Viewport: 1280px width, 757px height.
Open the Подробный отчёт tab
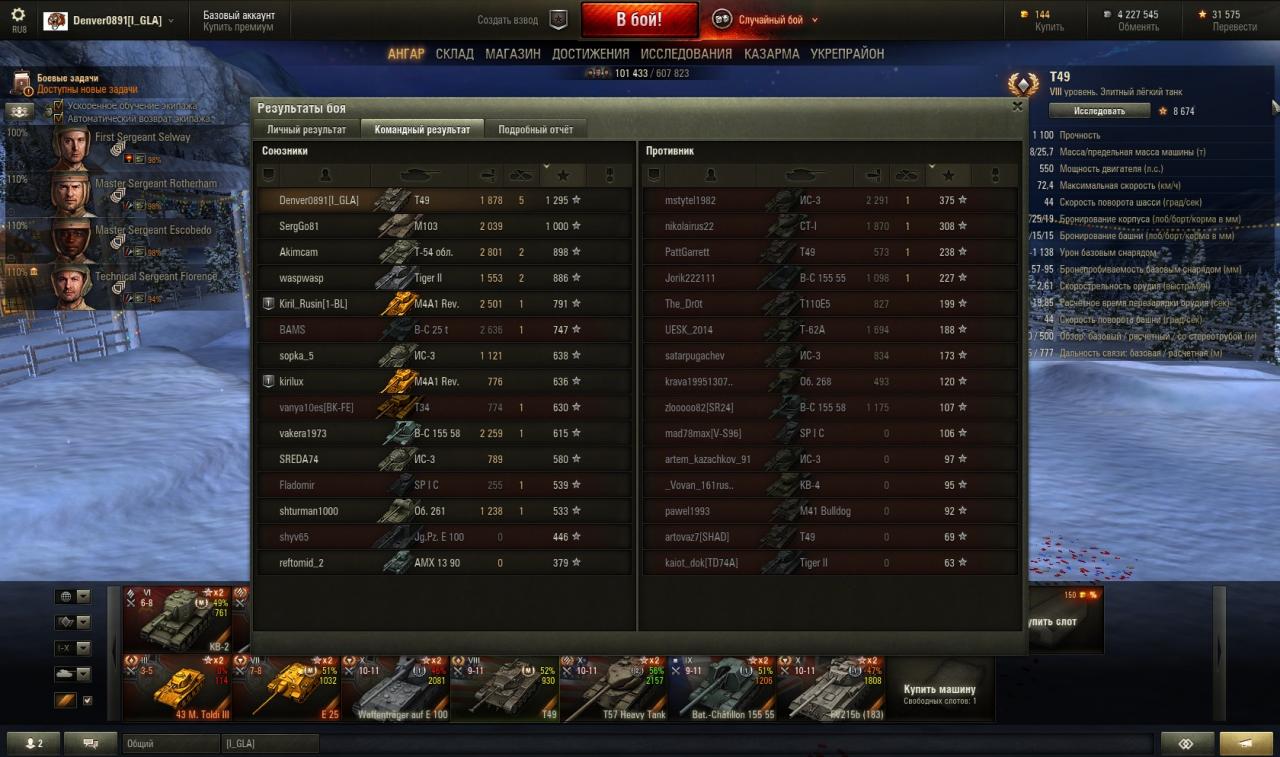tap(535, 130)
